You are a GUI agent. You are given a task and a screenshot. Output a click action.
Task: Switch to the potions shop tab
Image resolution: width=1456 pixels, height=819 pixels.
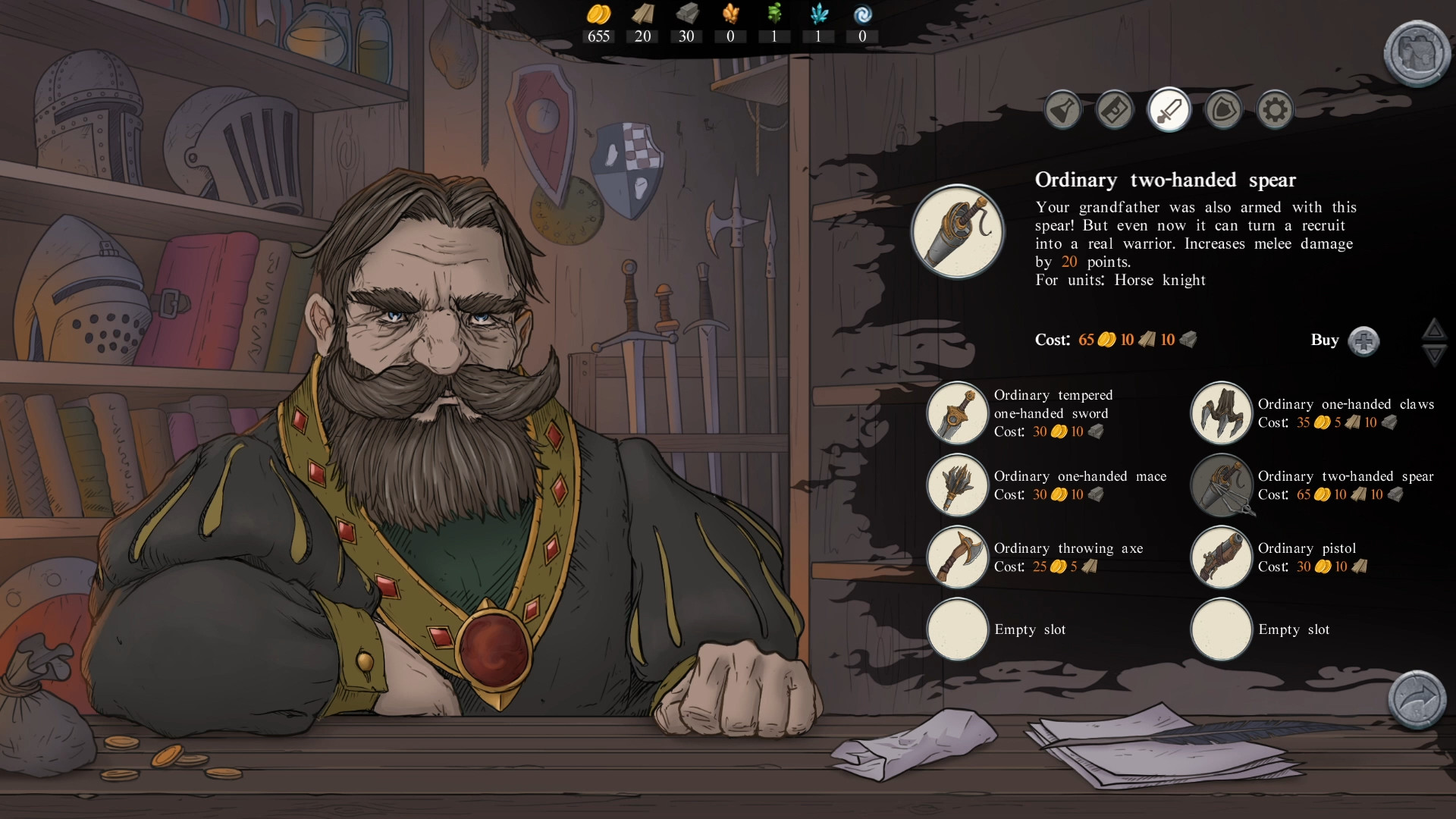coord(1063,111)
